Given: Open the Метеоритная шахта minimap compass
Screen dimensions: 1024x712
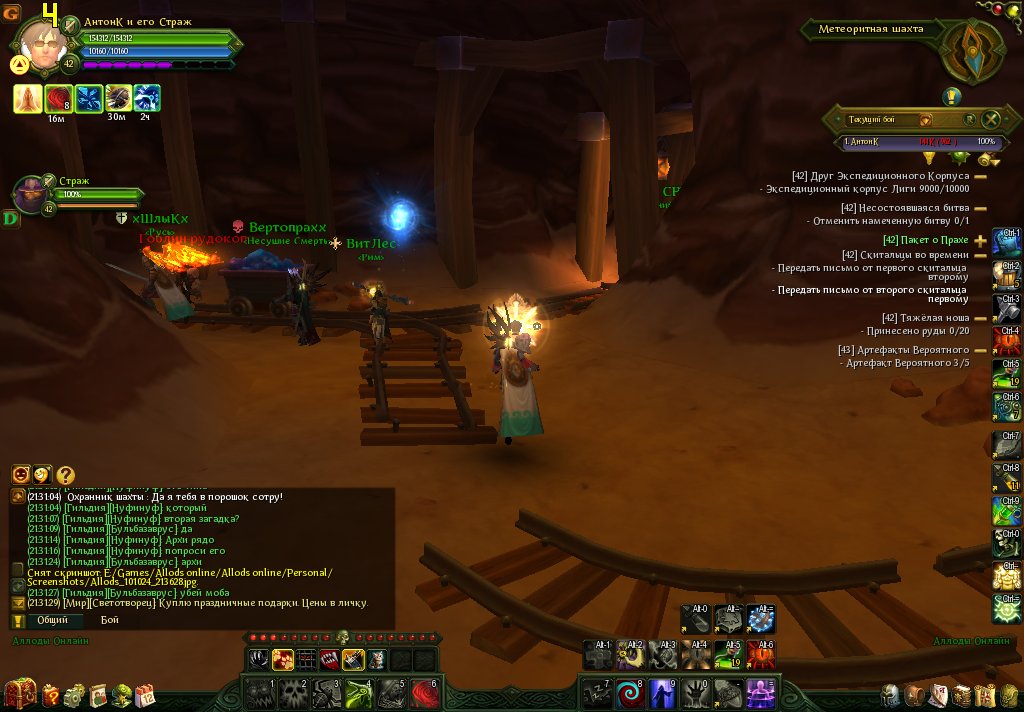Looking at the screenshot, I should [973, 50].
